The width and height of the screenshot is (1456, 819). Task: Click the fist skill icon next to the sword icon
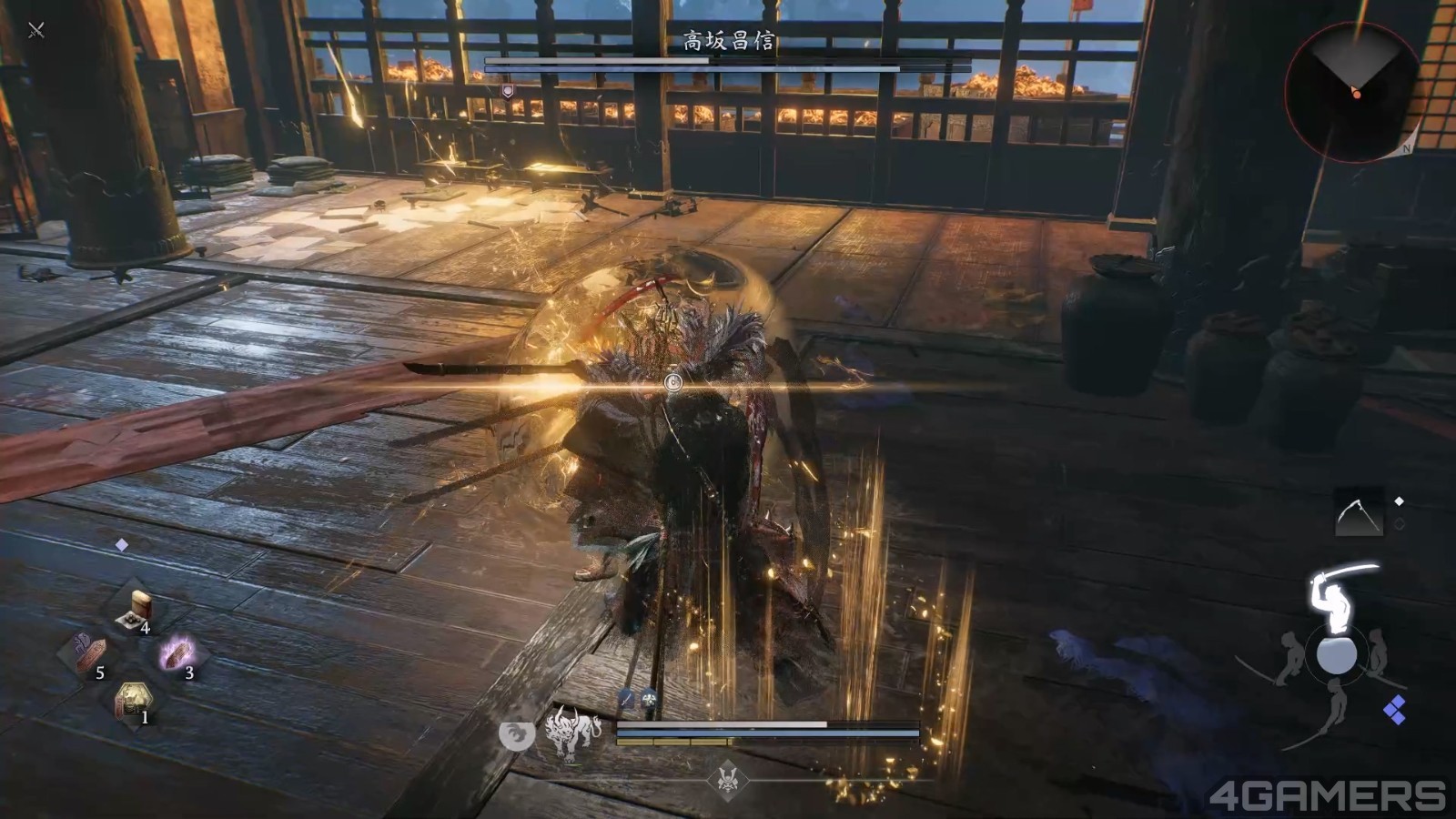(648, 697)
